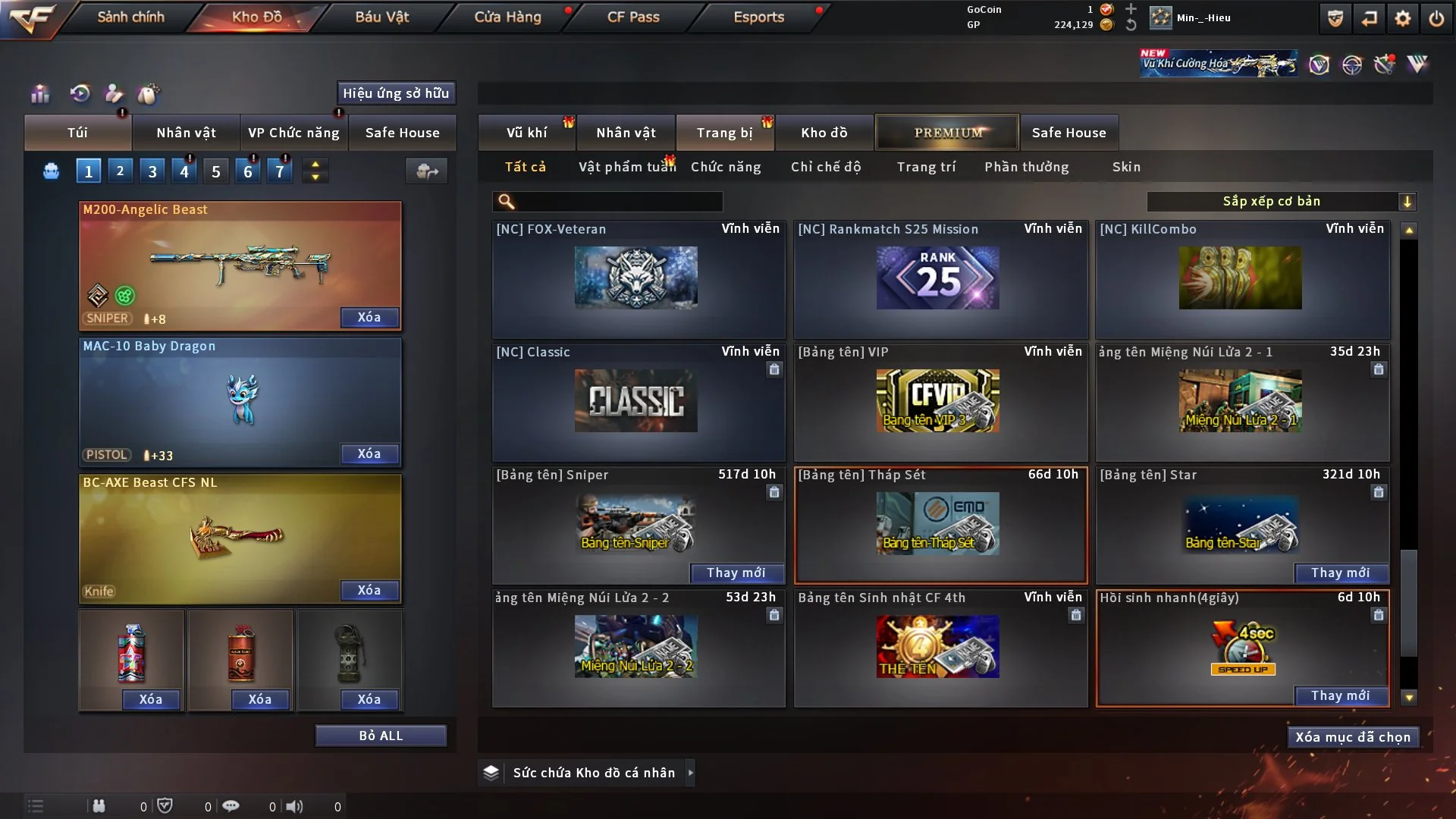Open the PREMIUM inventory tab

[947, 133]
